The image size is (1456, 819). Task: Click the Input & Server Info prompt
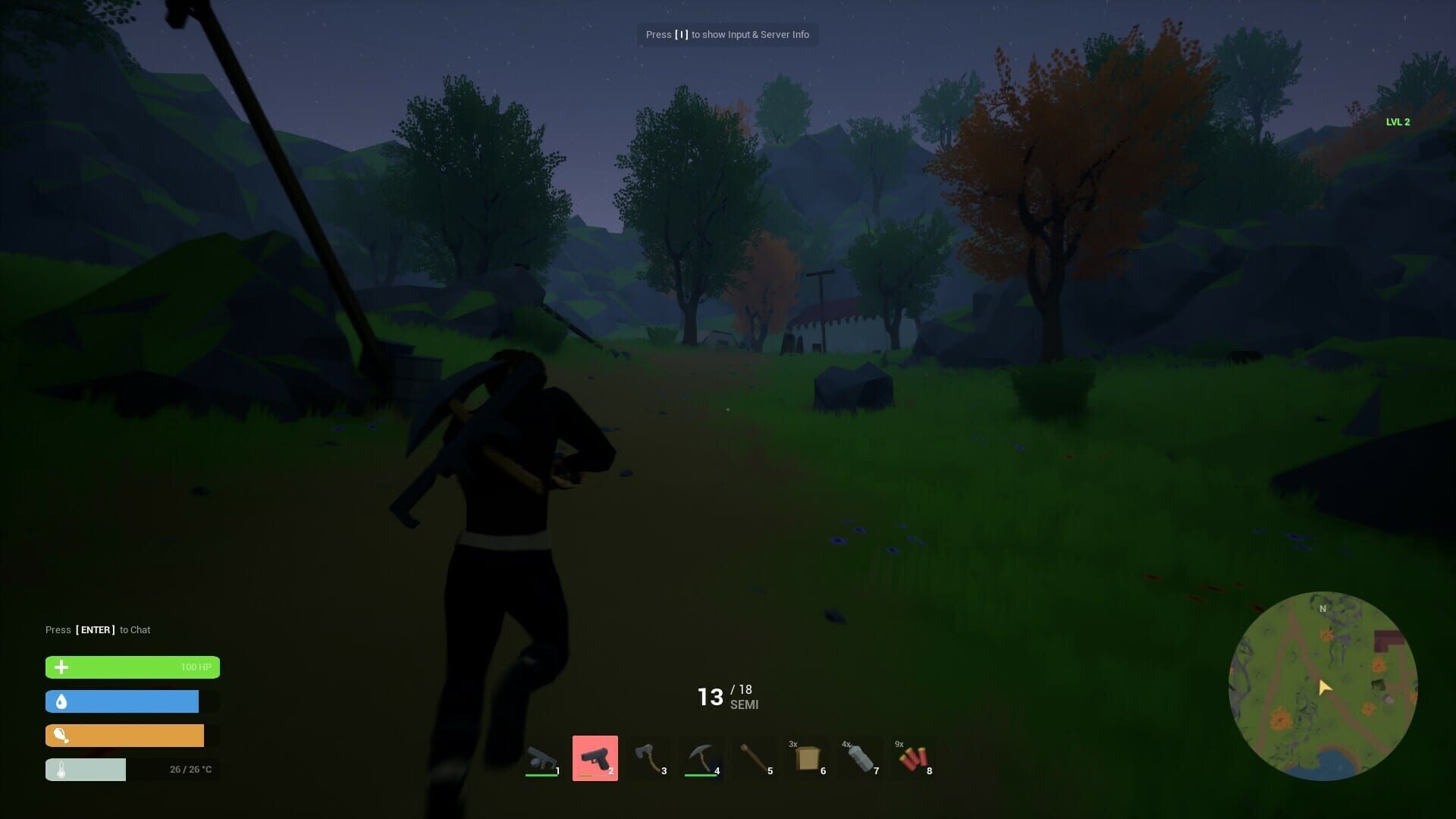tap(727, 34)
